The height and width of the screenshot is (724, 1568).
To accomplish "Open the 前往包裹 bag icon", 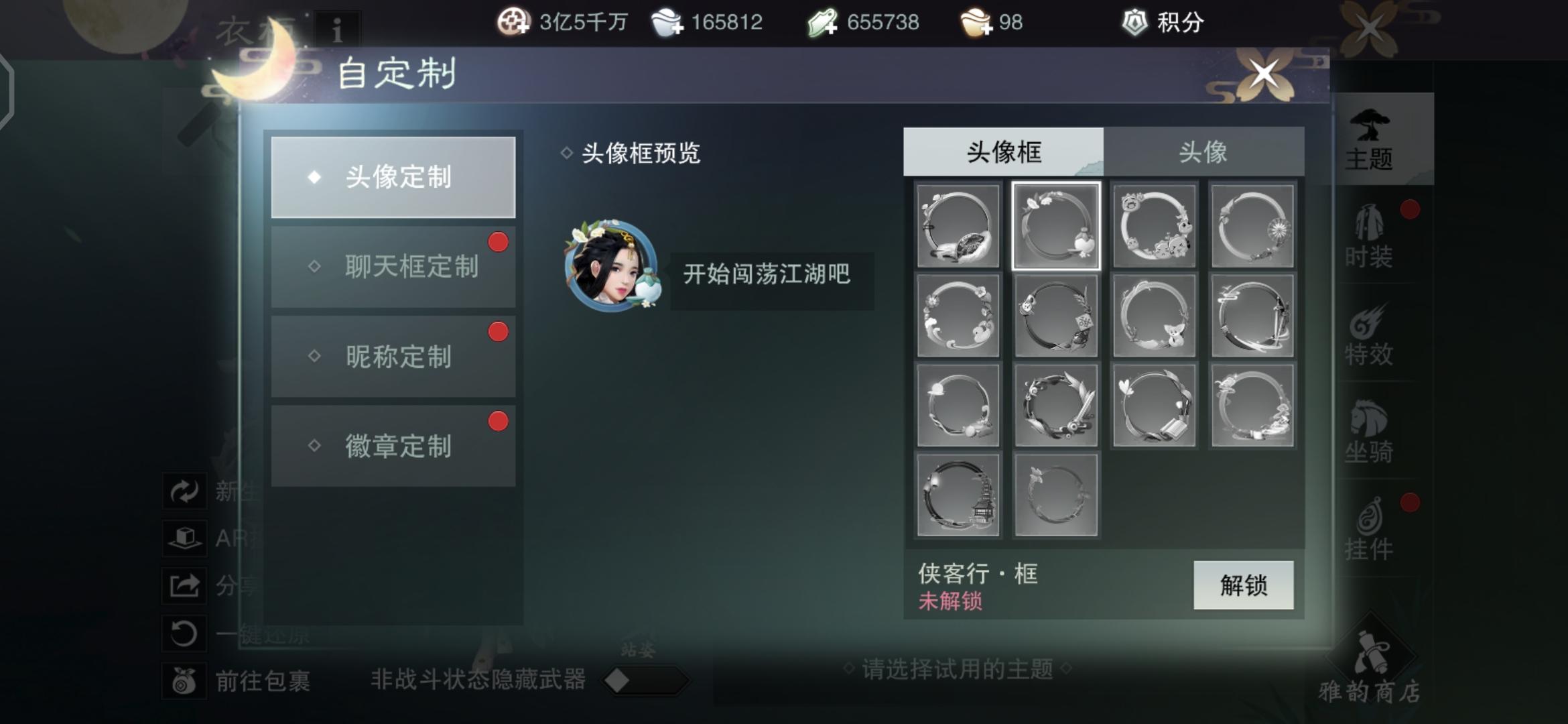I will [x=186, y=680].
